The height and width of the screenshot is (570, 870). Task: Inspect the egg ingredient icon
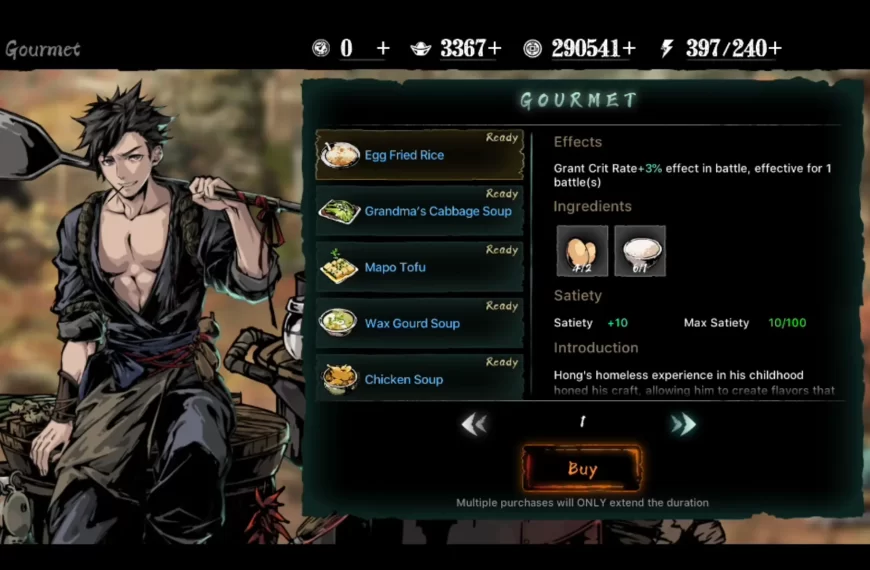point(582,250)
